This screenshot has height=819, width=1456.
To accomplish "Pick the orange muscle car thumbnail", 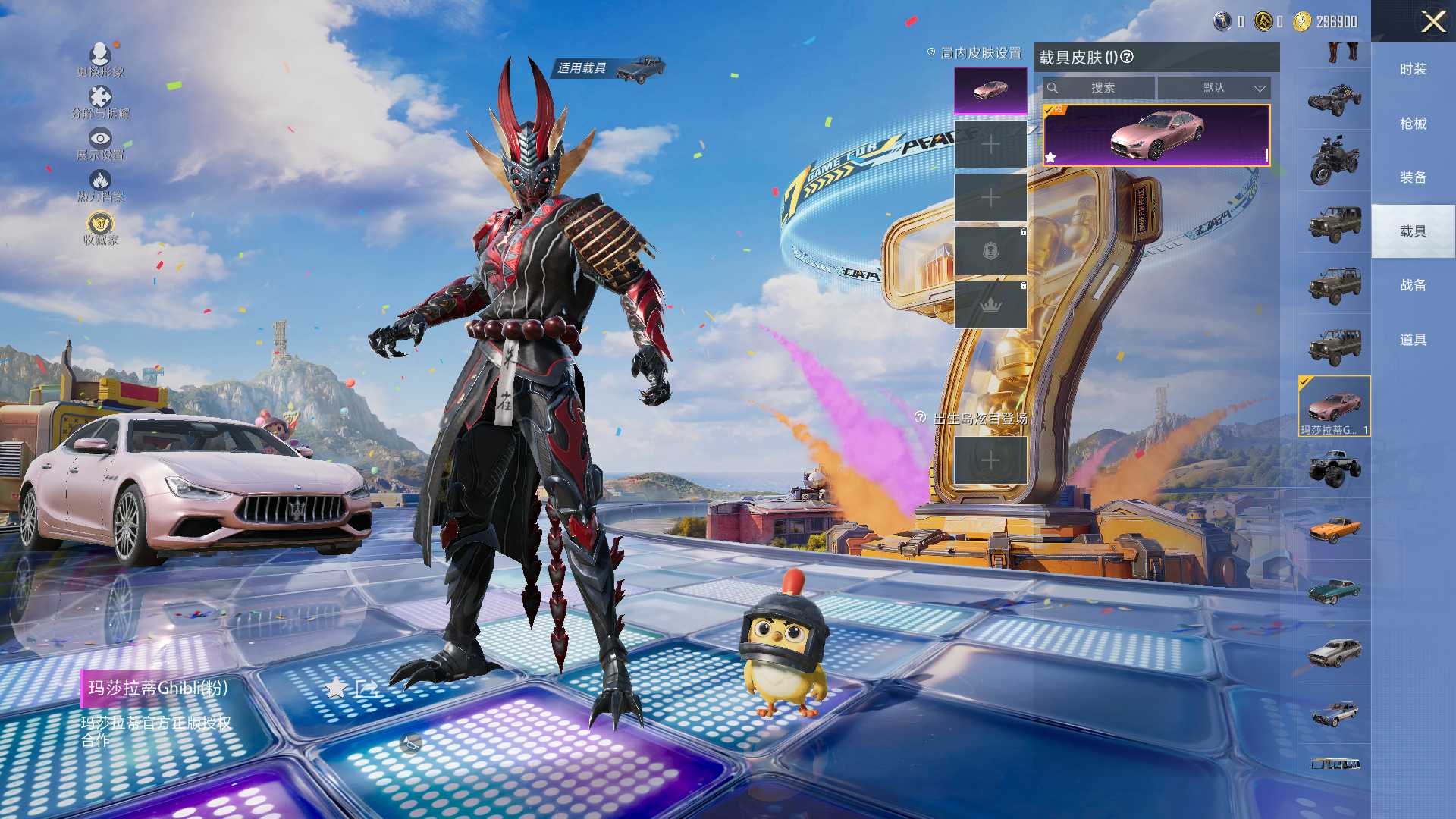I will (x=1334, y=529).
